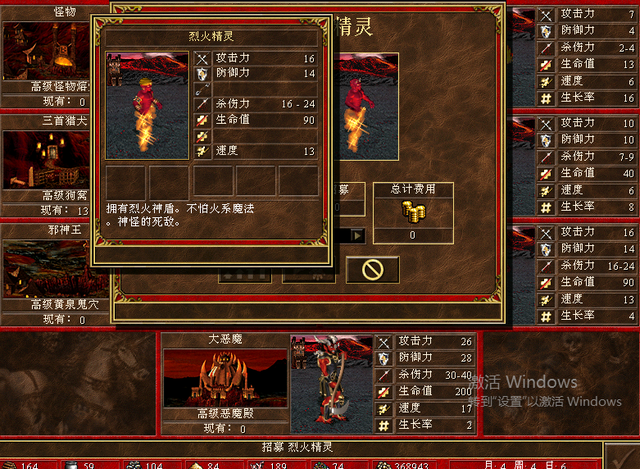
Task: Click the slider's right arrow
Action: coord(357,236)
